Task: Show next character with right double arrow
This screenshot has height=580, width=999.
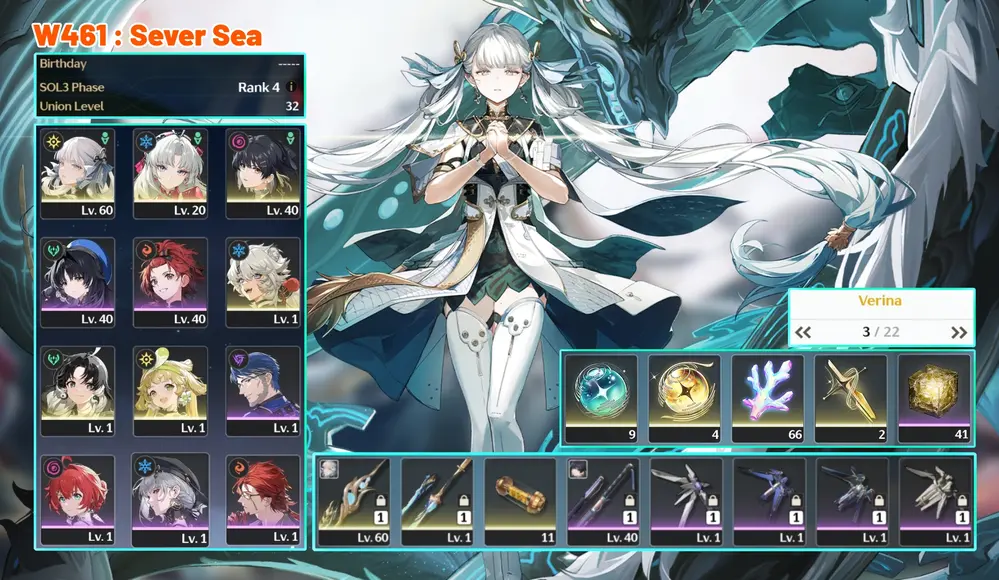Action: (959, 333)
